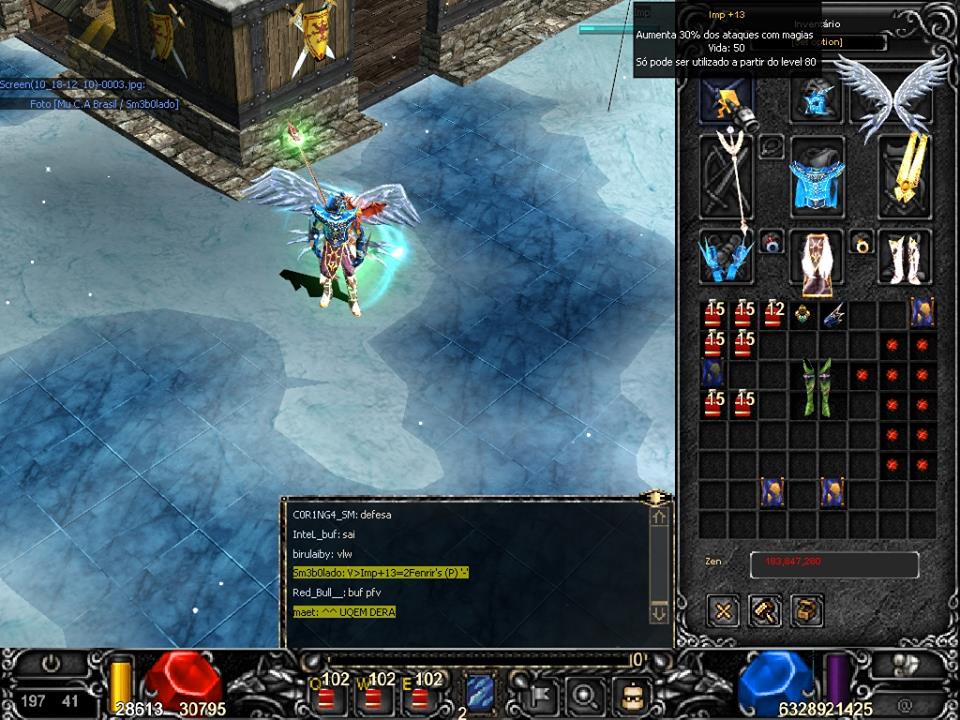This screenshot has height=720, width=960.
Task: Choose the equipped blue gloves slot
Action: (726, 257)
